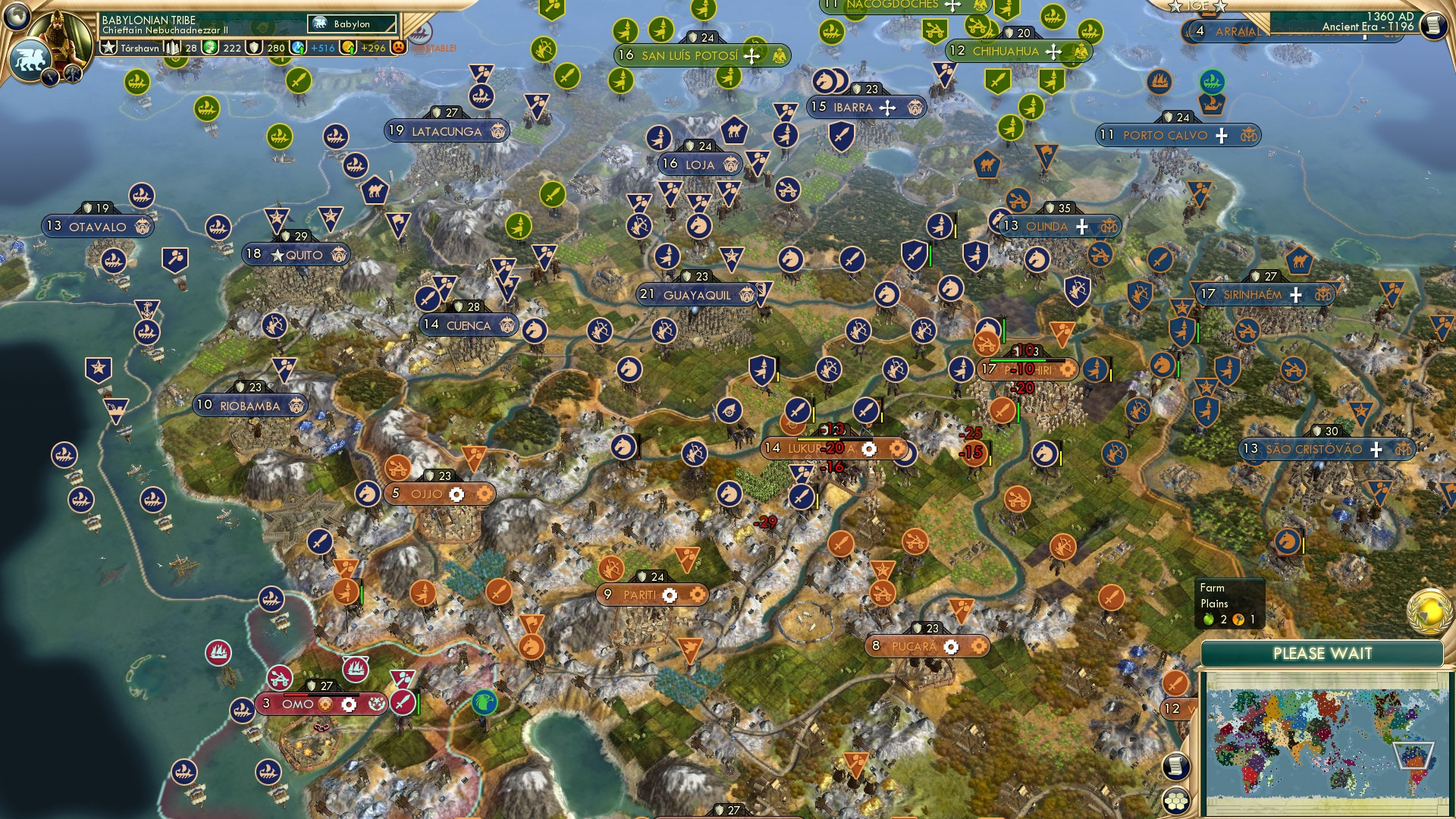This screenshot has width=1456, height=819.
Task: Click the gold coins icon showing 222
Action: tap(209, 47)
